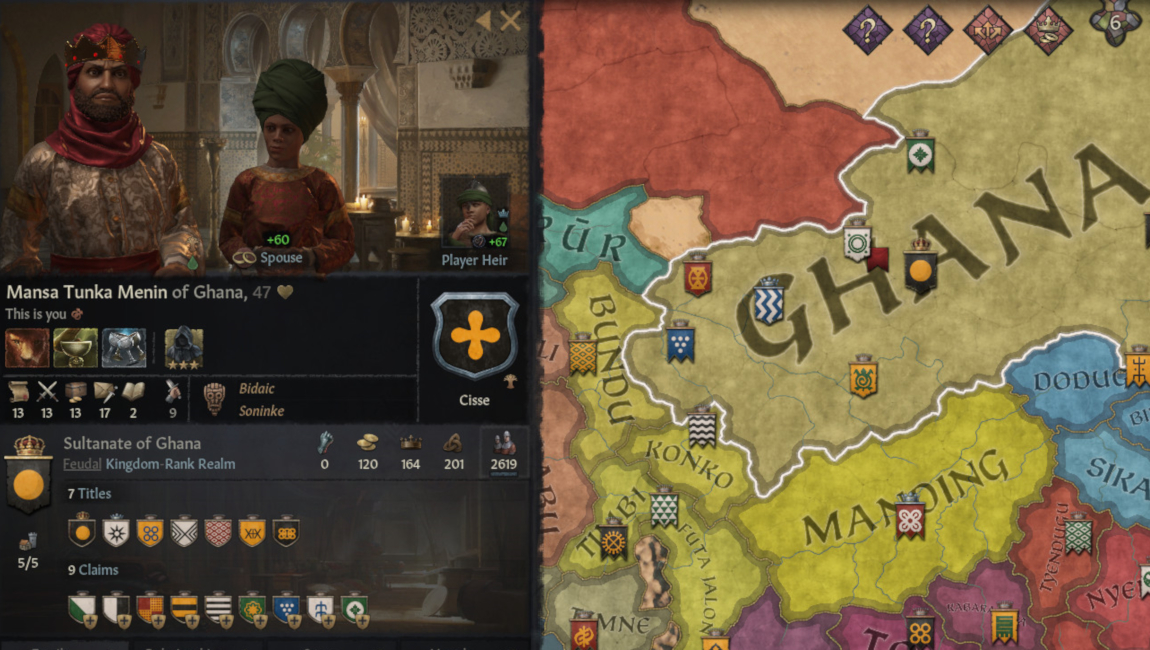This screenshot has height=650, width=1150.
Task: Open the red arrows suggestion diamond
Action: [x=988, y=29]
